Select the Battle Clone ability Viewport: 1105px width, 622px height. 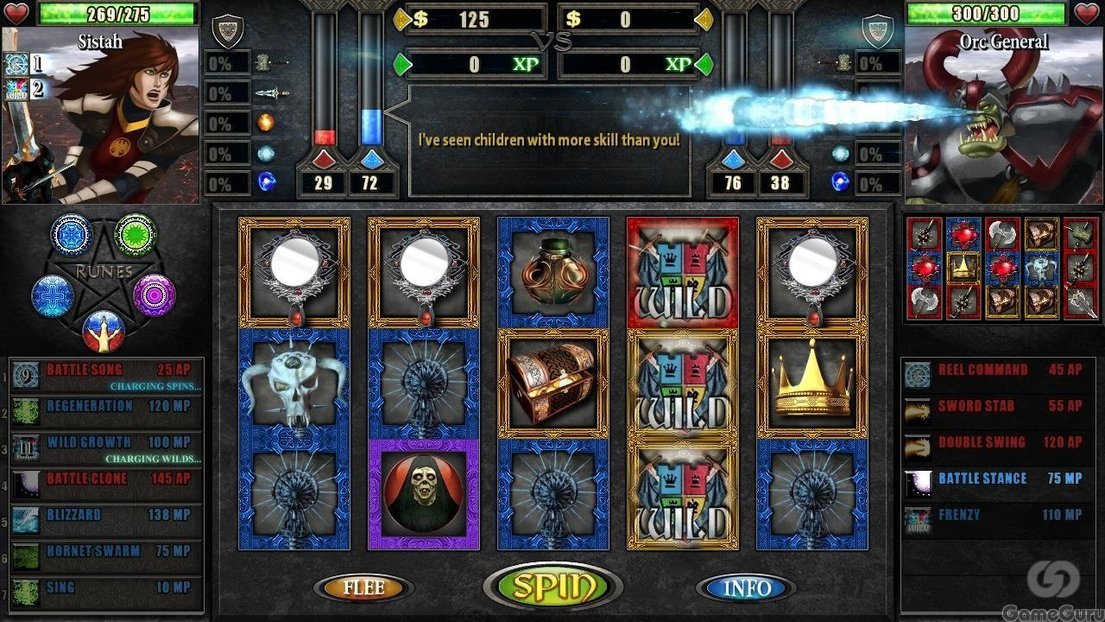106,480
